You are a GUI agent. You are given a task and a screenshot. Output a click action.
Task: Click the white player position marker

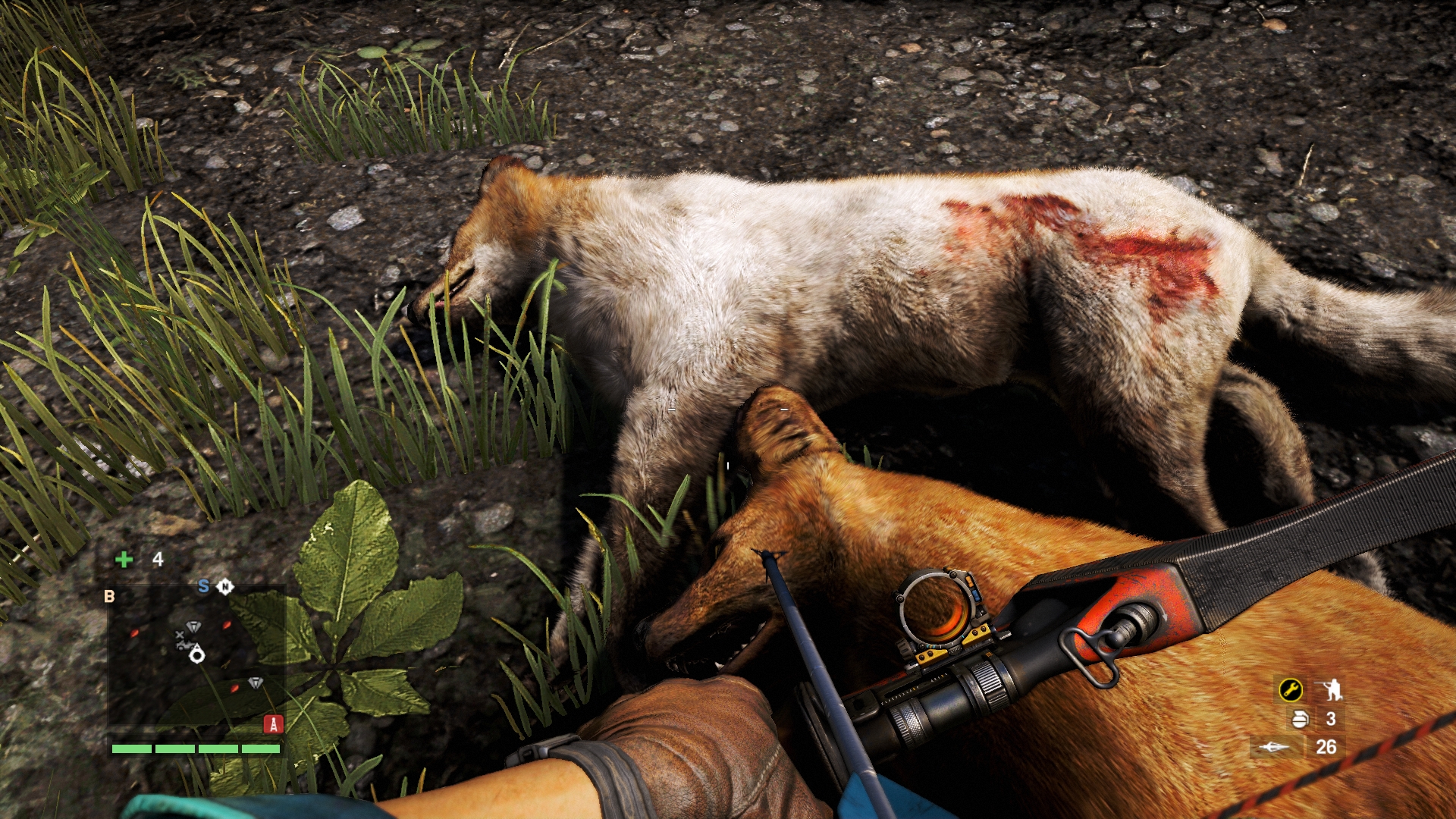click(x=197, y=655)
